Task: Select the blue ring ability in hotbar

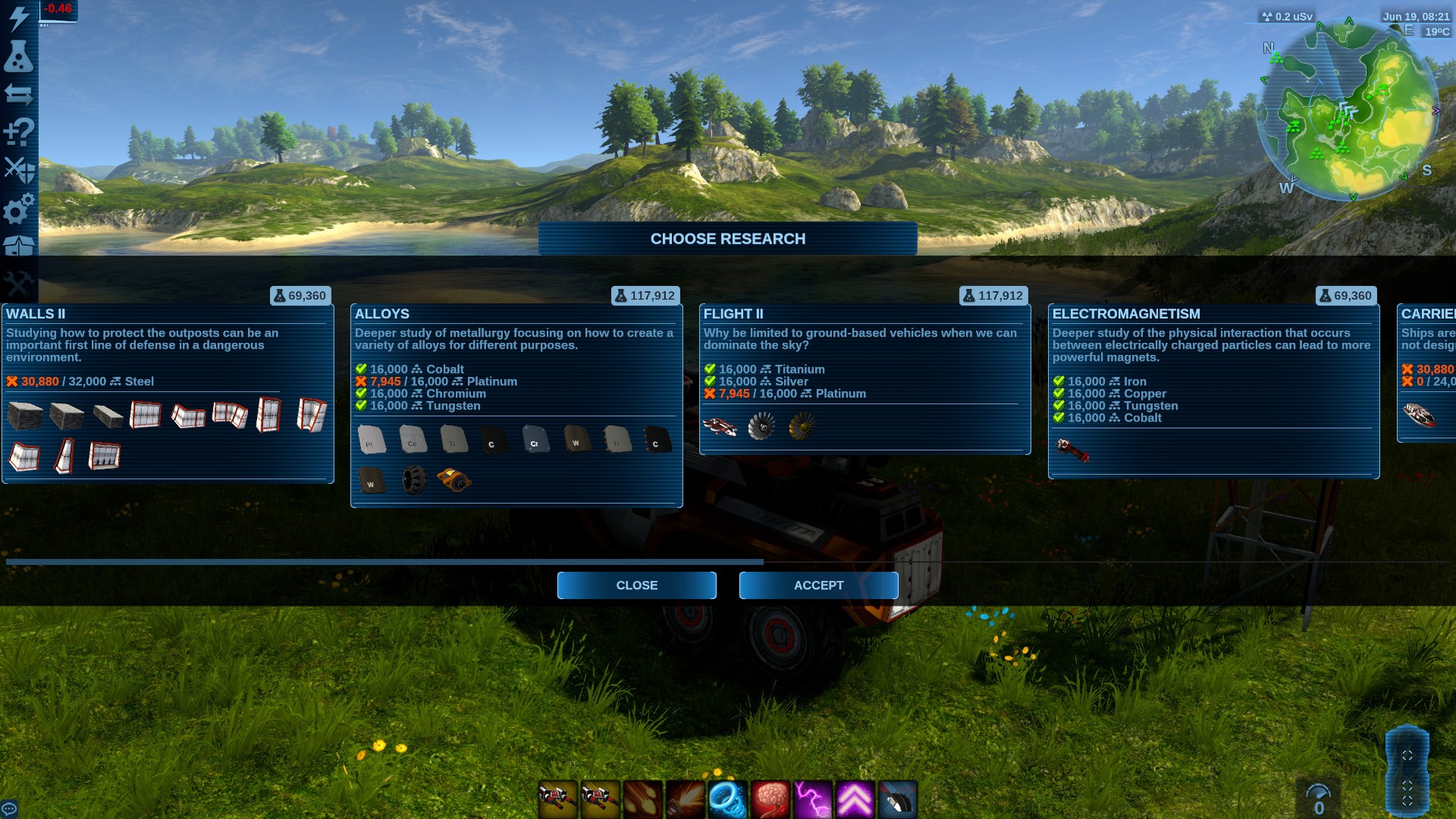Action: (727, 799)
